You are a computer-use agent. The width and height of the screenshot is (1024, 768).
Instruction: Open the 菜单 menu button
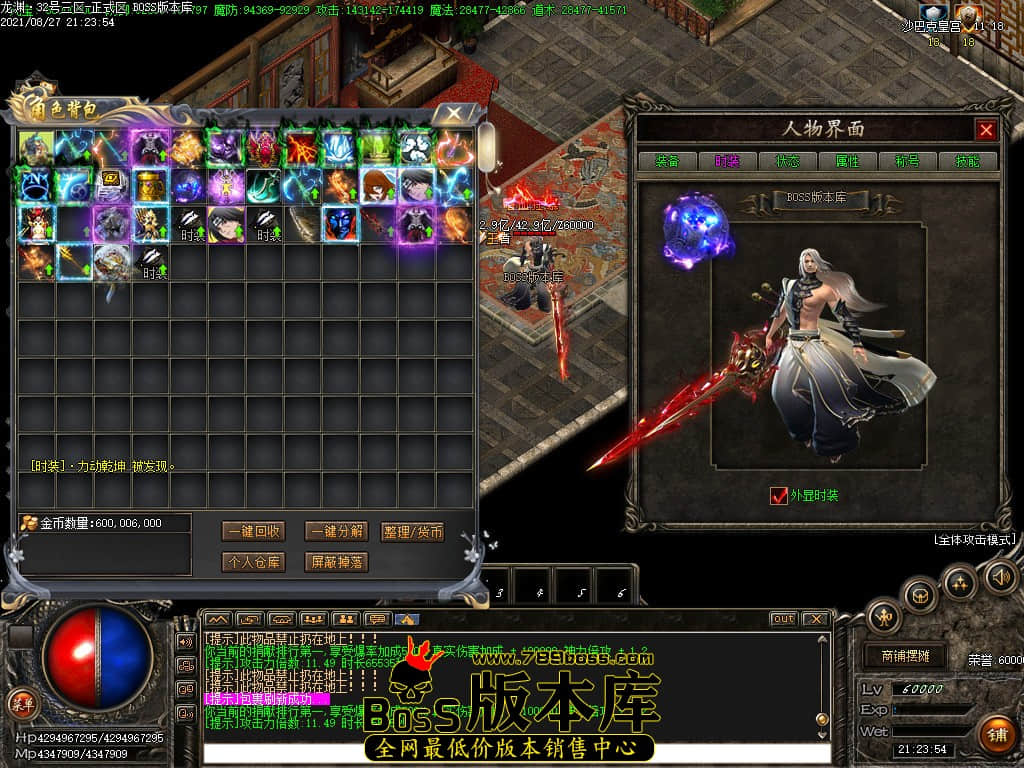(22, 704)
